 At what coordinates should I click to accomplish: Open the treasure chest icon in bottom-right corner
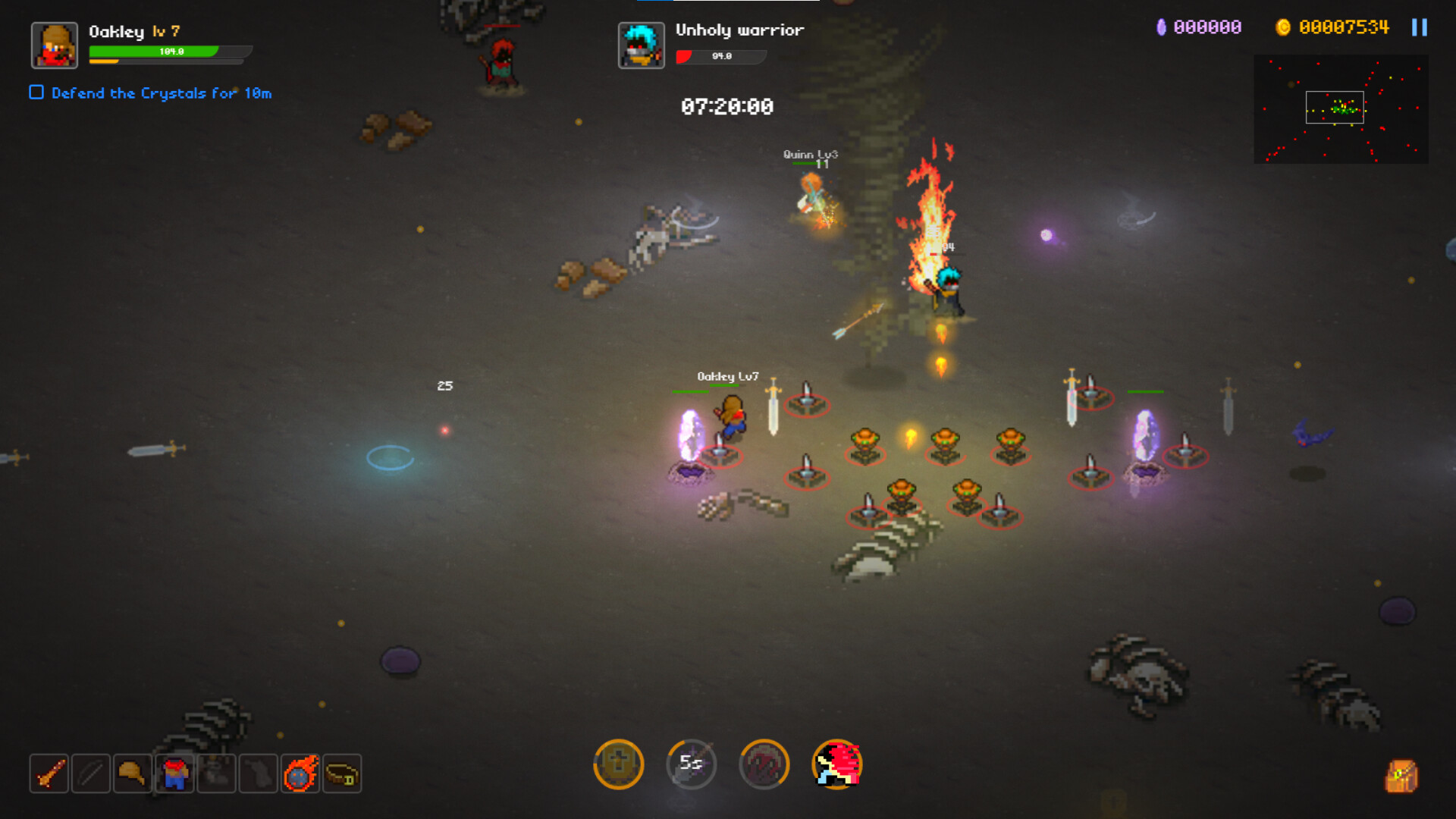click(x=1403, y=775)
